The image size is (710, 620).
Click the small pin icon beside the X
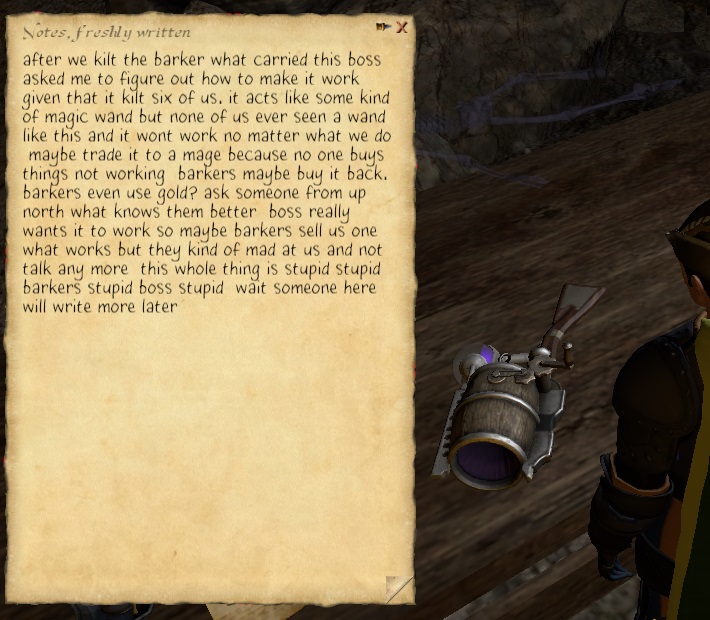(383, 27)
